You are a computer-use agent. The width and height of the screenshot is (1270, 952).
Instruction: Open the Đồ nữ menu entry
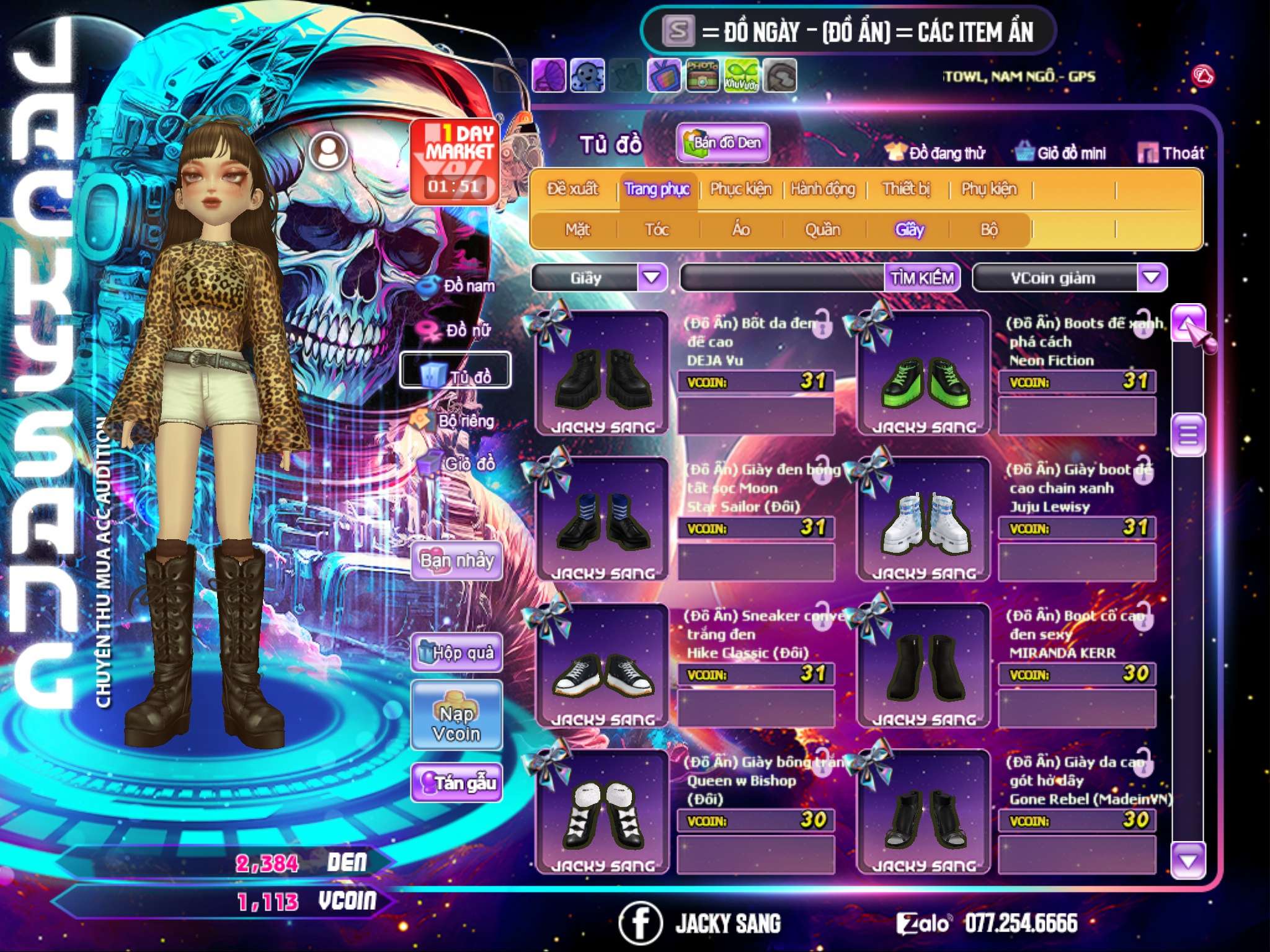(458, 330)
